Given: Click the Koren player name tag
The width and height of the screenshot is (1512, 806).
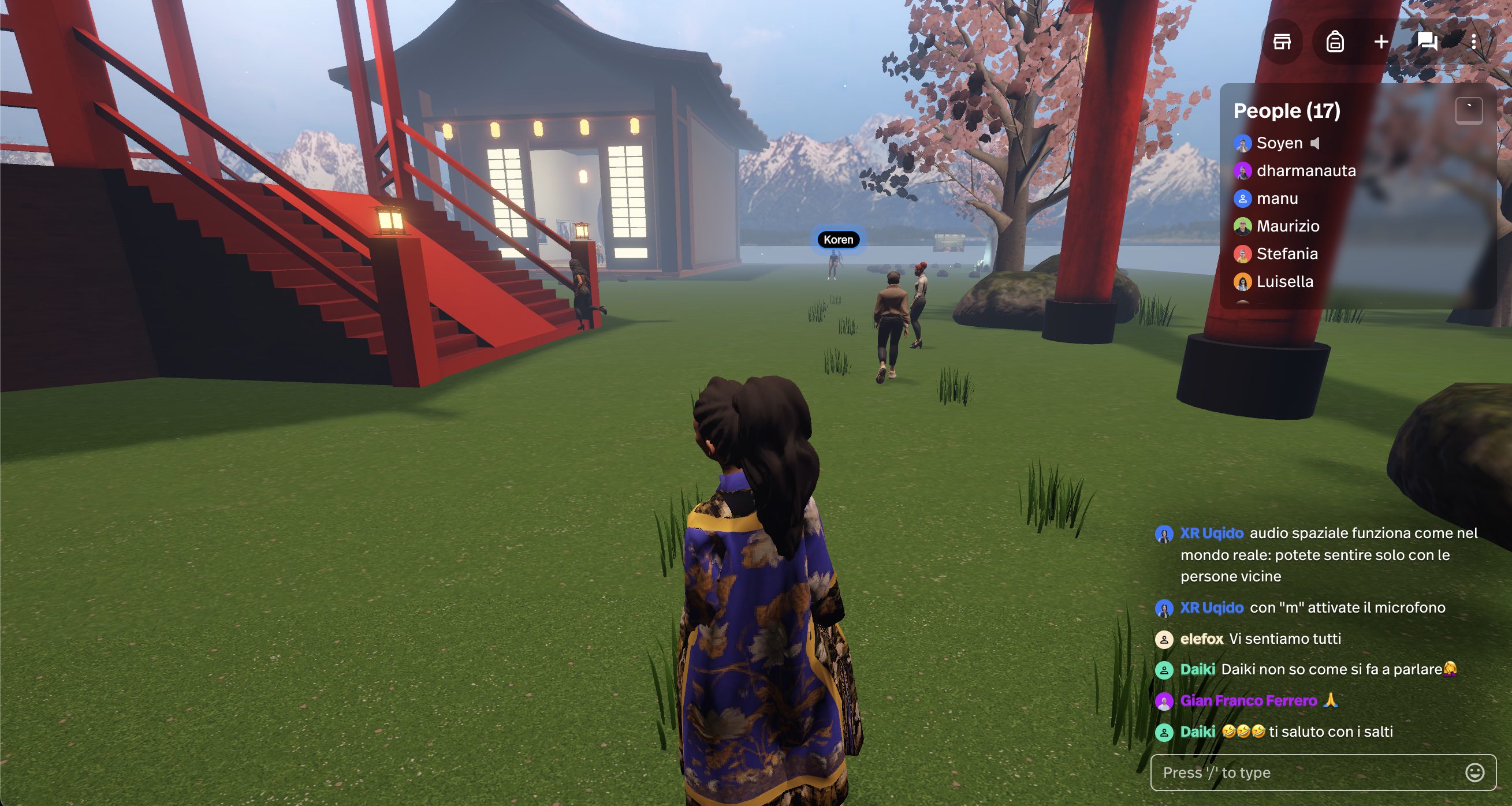Looking at the screenshot, I should [837, 240].
